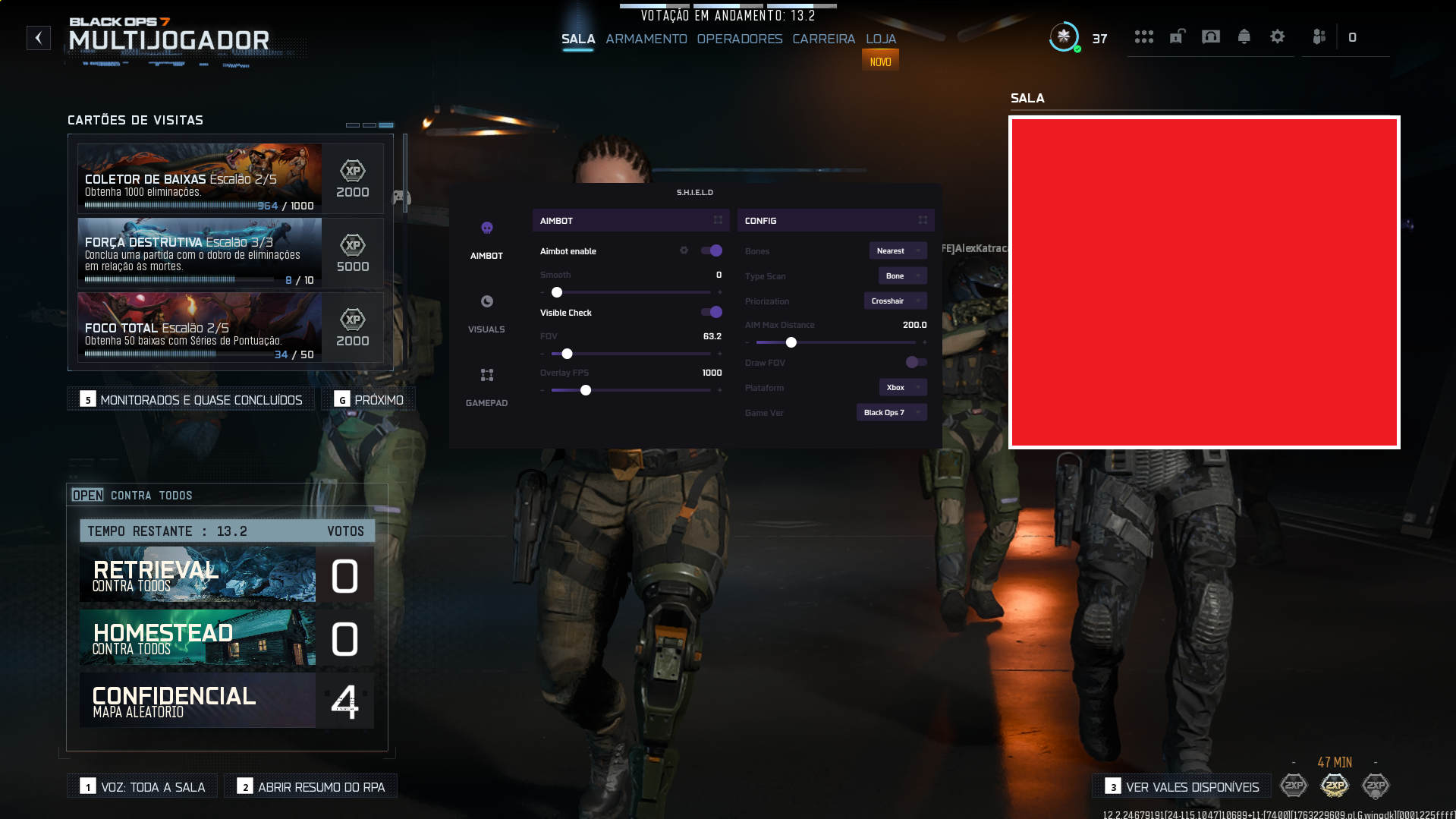Click Ver Vales Disponíveis button
1456x819 pixels.
1182,787
